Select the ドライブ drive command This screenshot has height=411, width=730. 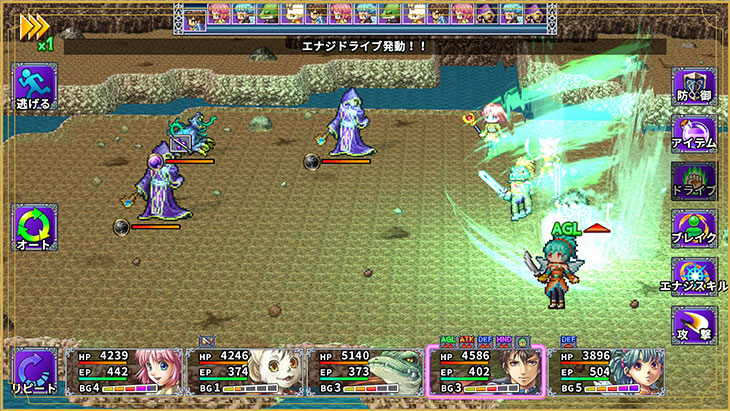pos(693,180)
